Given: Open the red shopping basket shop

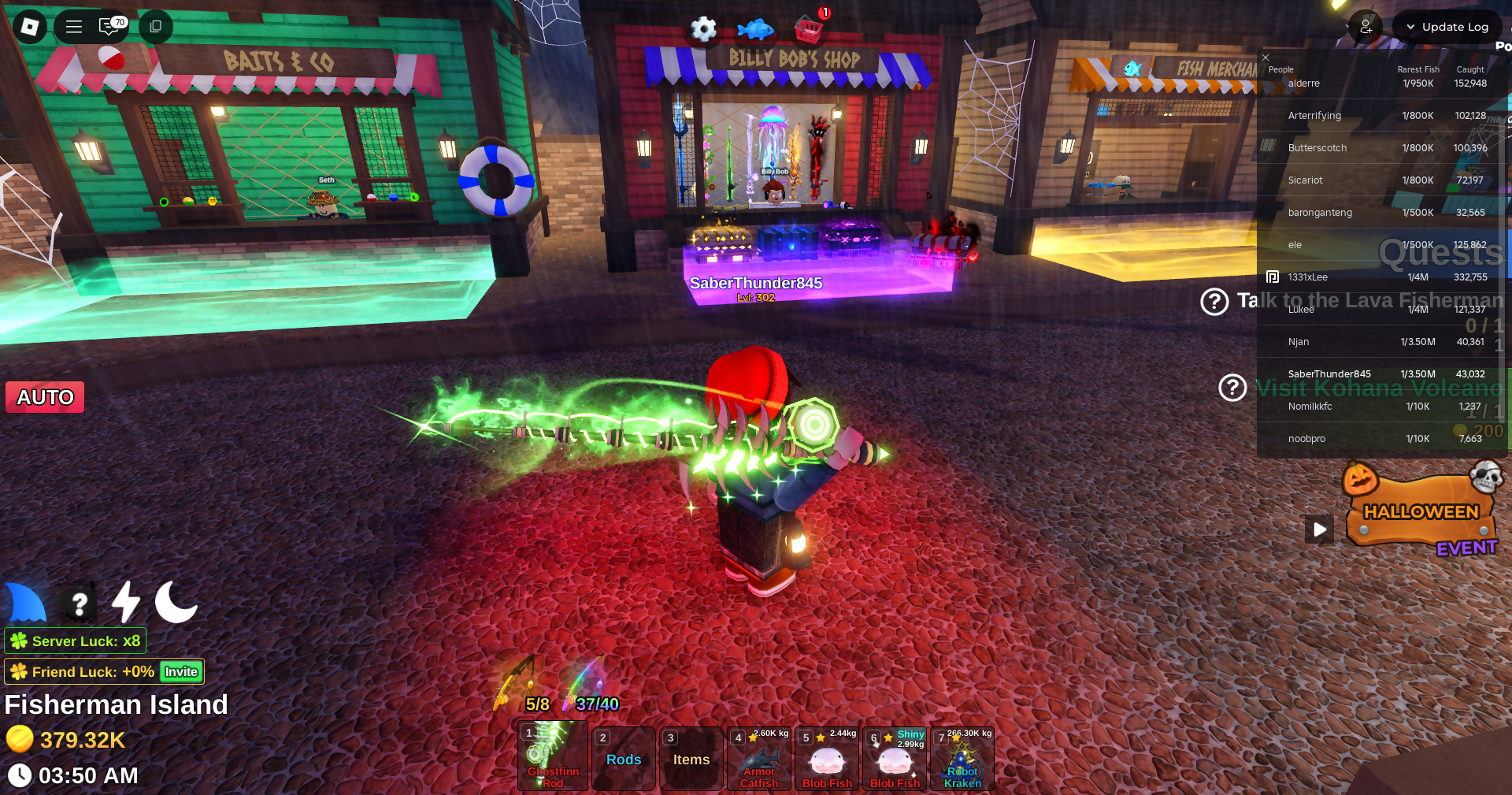Looking at the screenshot, I should click(809, 30).
